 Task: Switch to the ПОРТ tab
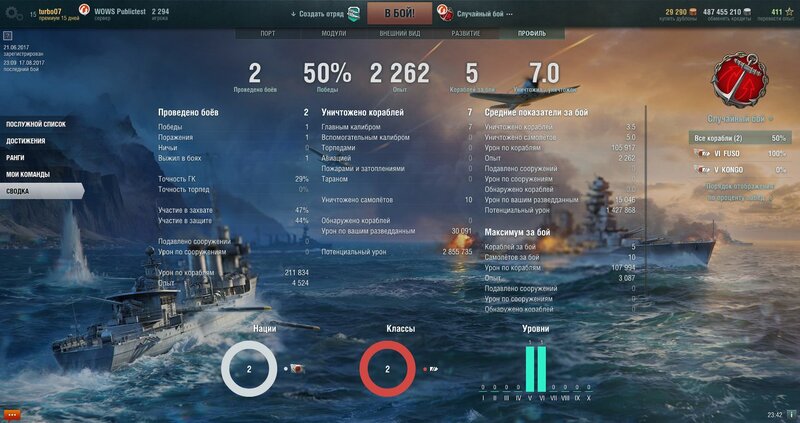(267, 33)
